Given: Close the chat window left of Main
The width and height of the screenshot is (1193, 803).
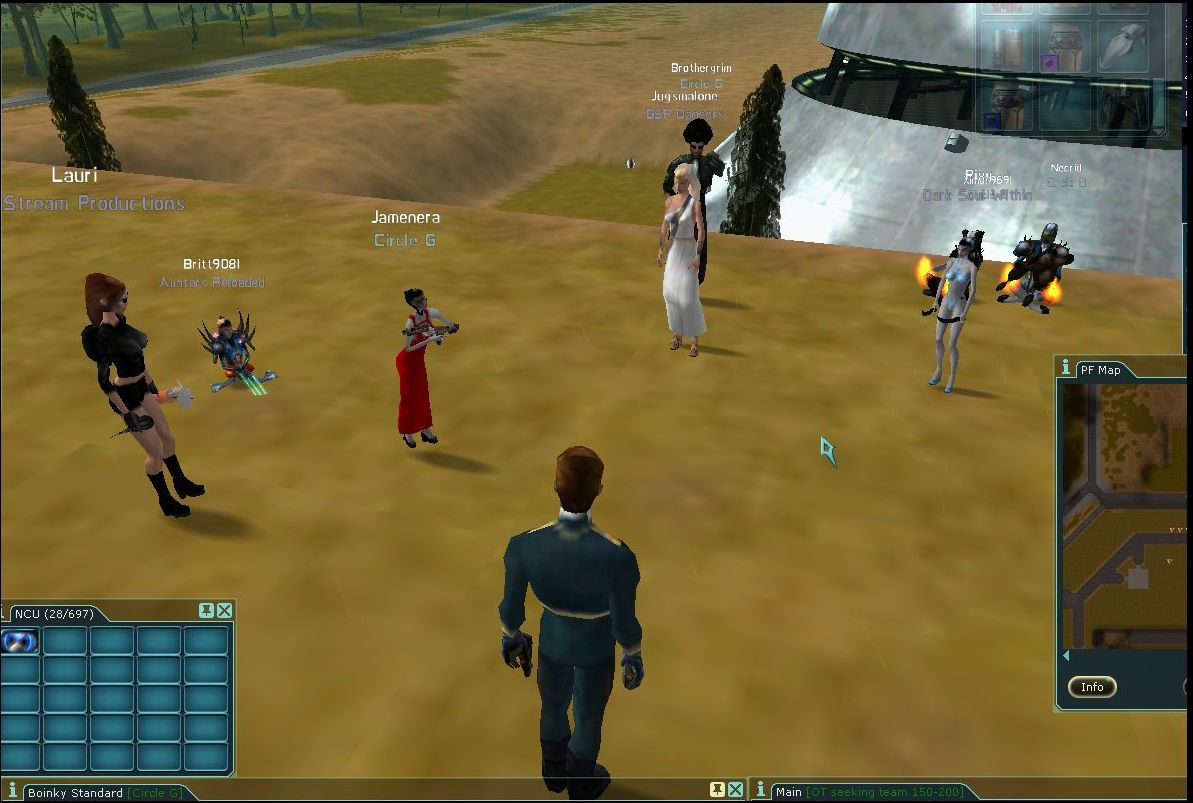Looking at the screenshot, I should (x=735, y=790).
